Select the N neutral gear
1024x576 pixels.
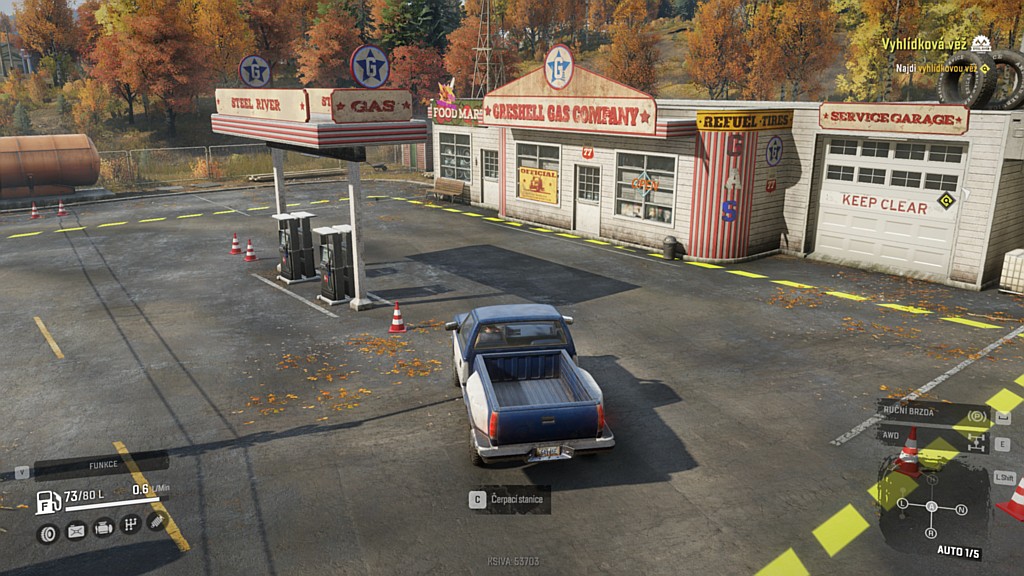[961, 509]
